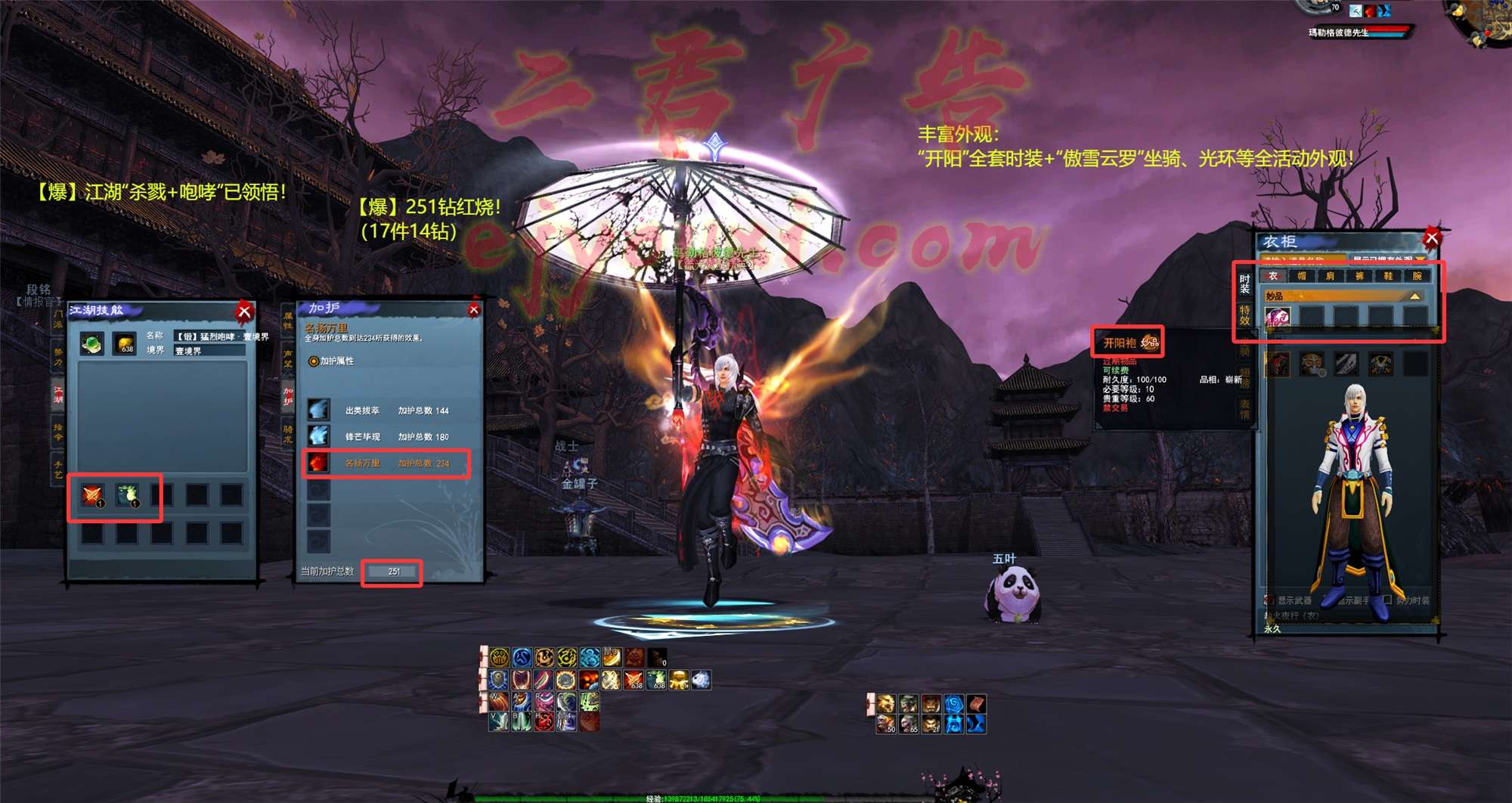This screenshot has width=1512, height=803.
Task: Toggle the 势力时装 checkbox
Action: (x=1387, y=600)
